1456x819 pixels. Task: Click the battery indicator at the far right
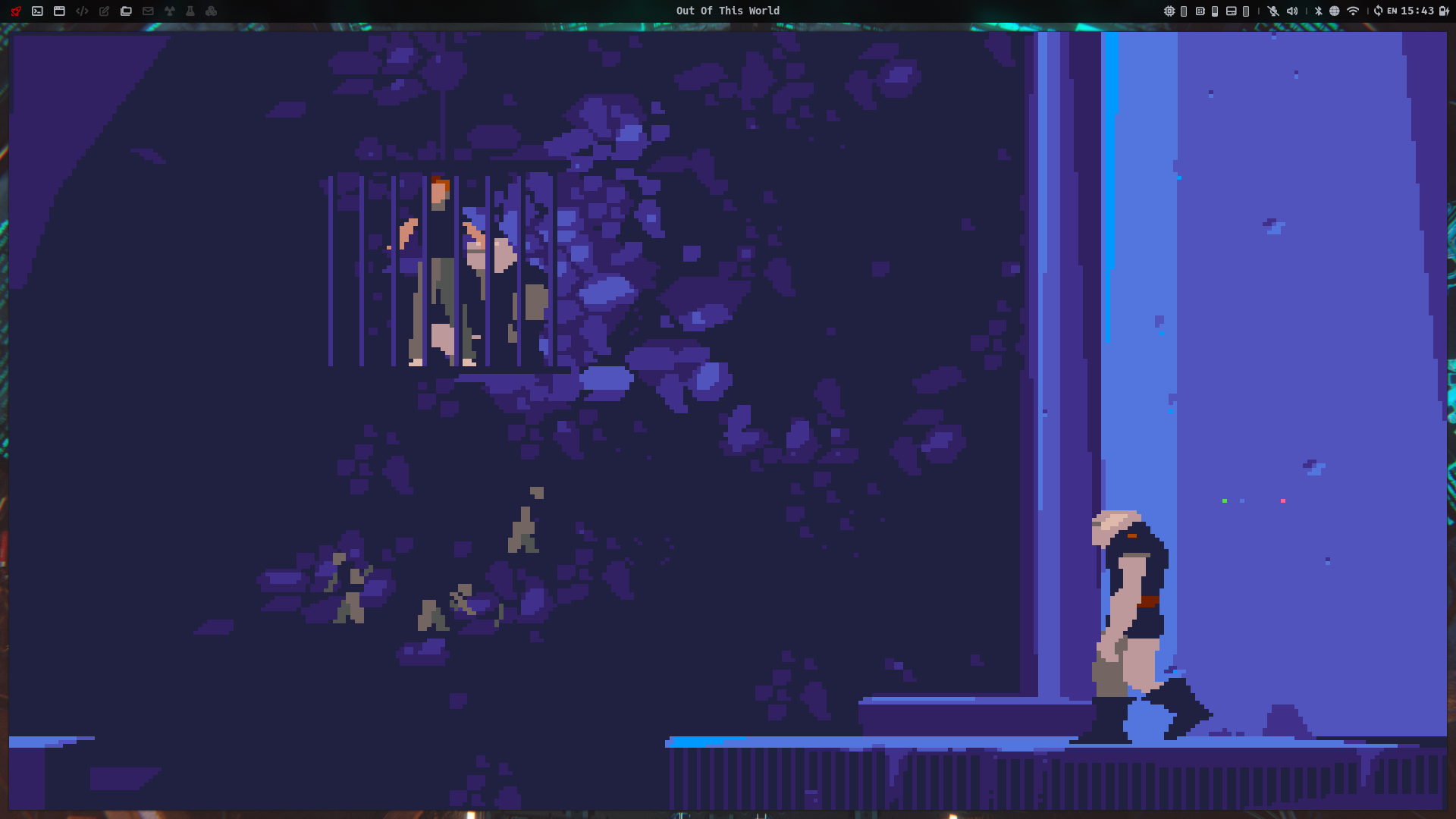click(1444, 11)
